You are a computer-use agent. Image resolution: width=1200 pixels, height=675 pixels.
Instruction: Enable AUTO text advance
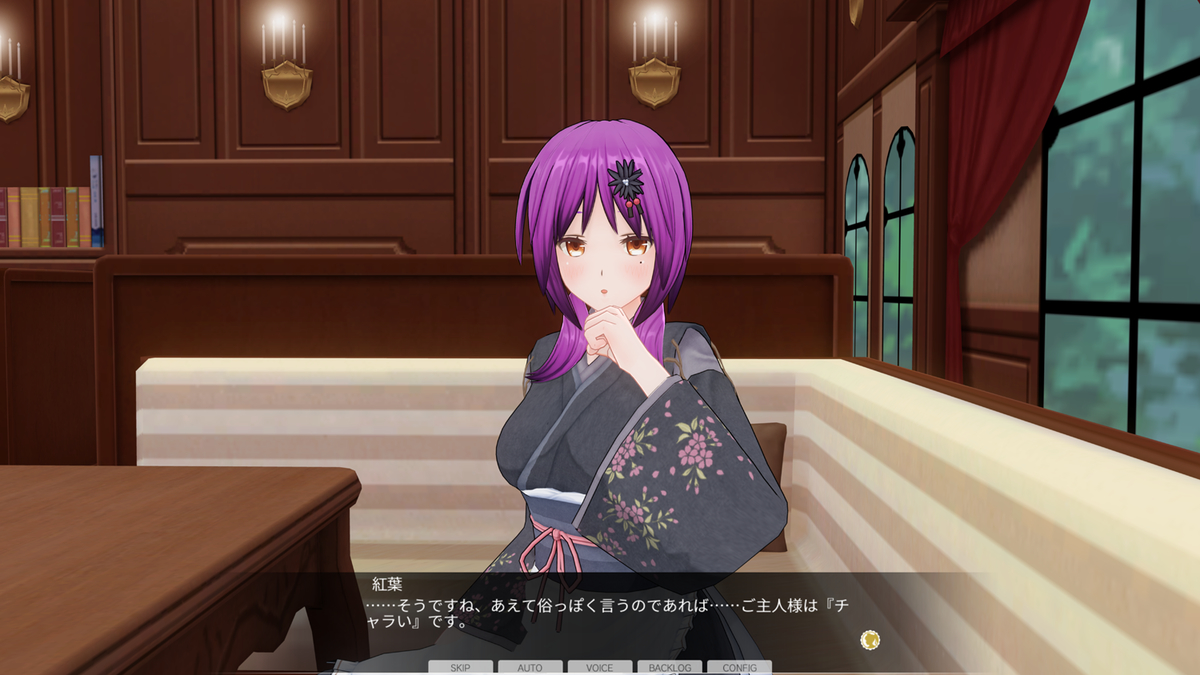[530, 667]
